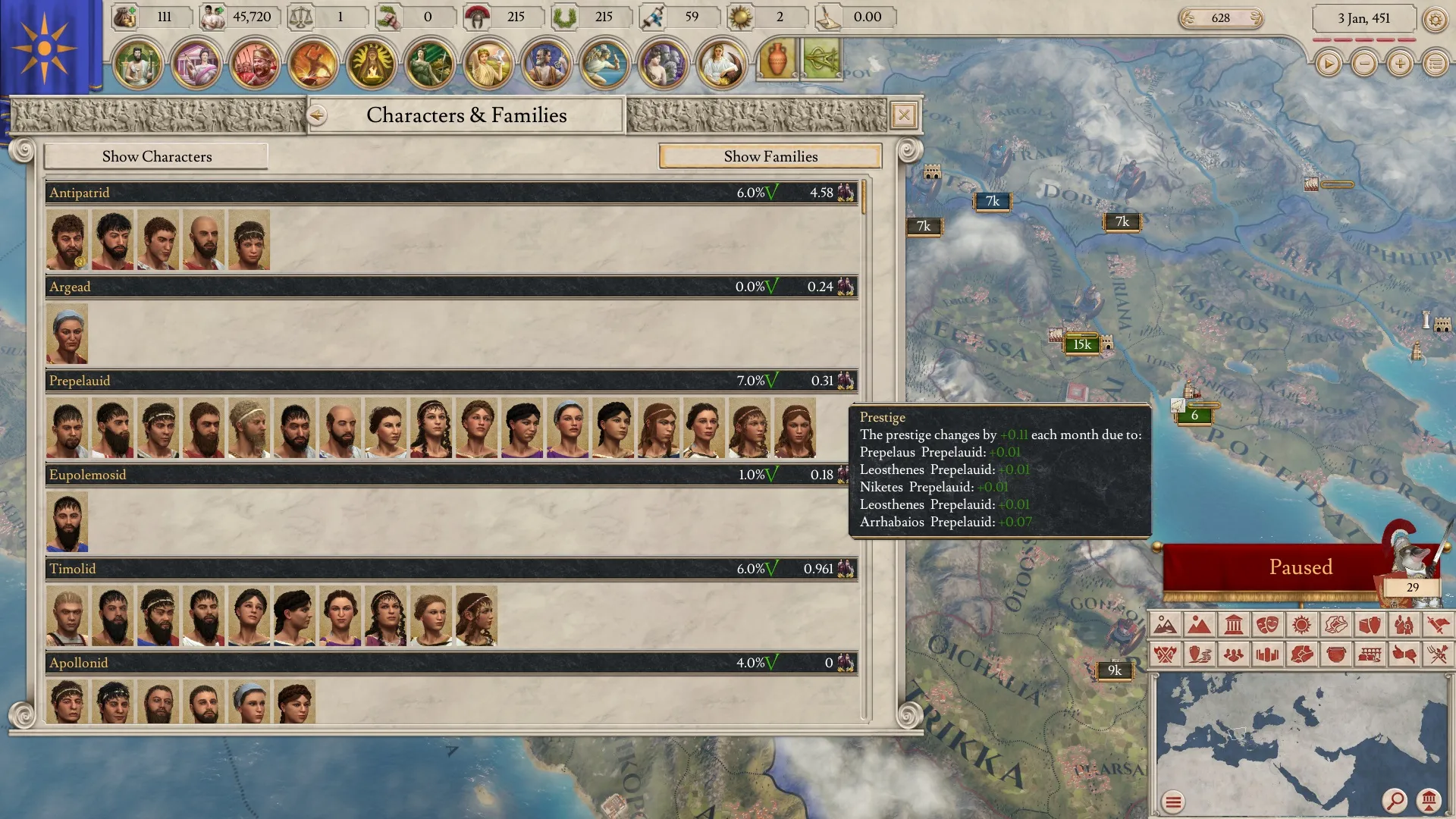Click the country flag shield emblem
The width and height of the screenshot is (1456, 819).
45,47
